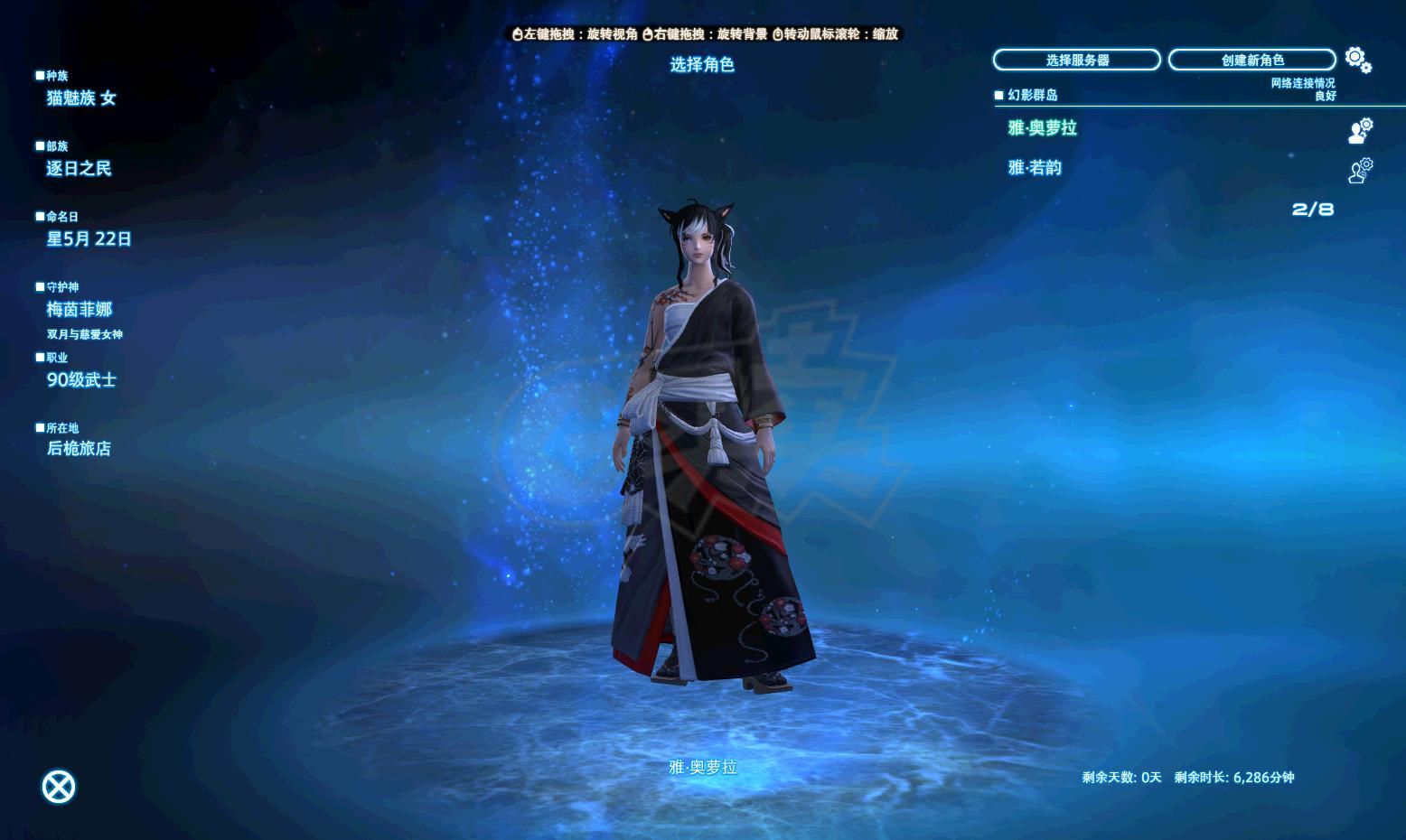Click the 选择角色 title text
The width and height of the screenshot is (1406, 840).
click(701, 65)
